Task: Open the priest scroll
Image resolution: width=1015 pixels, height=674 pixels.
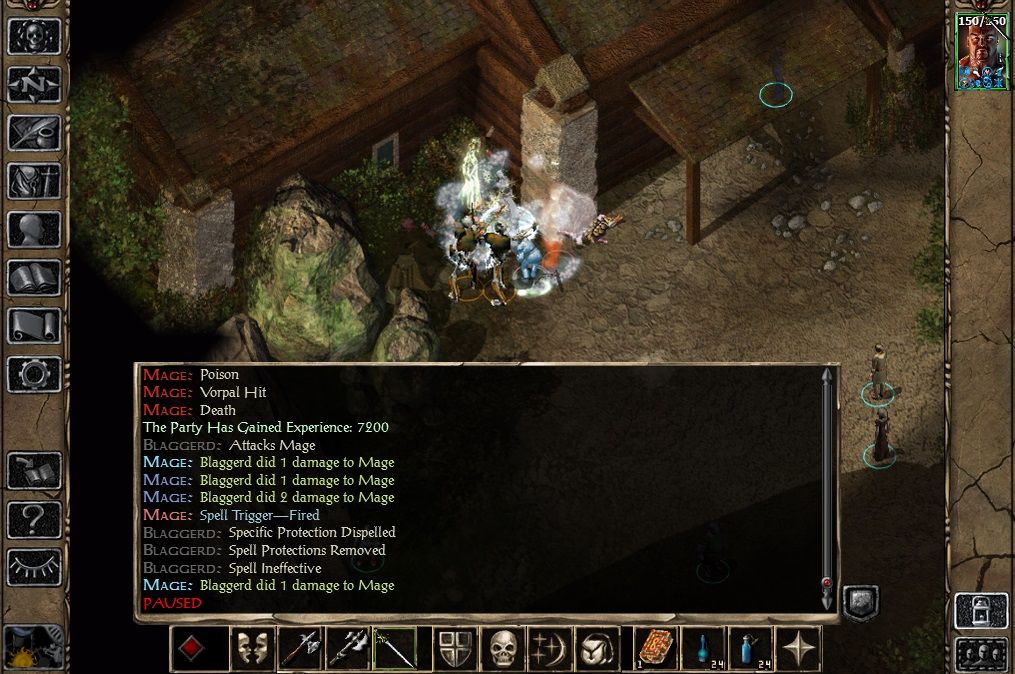Action: point(34,325)
